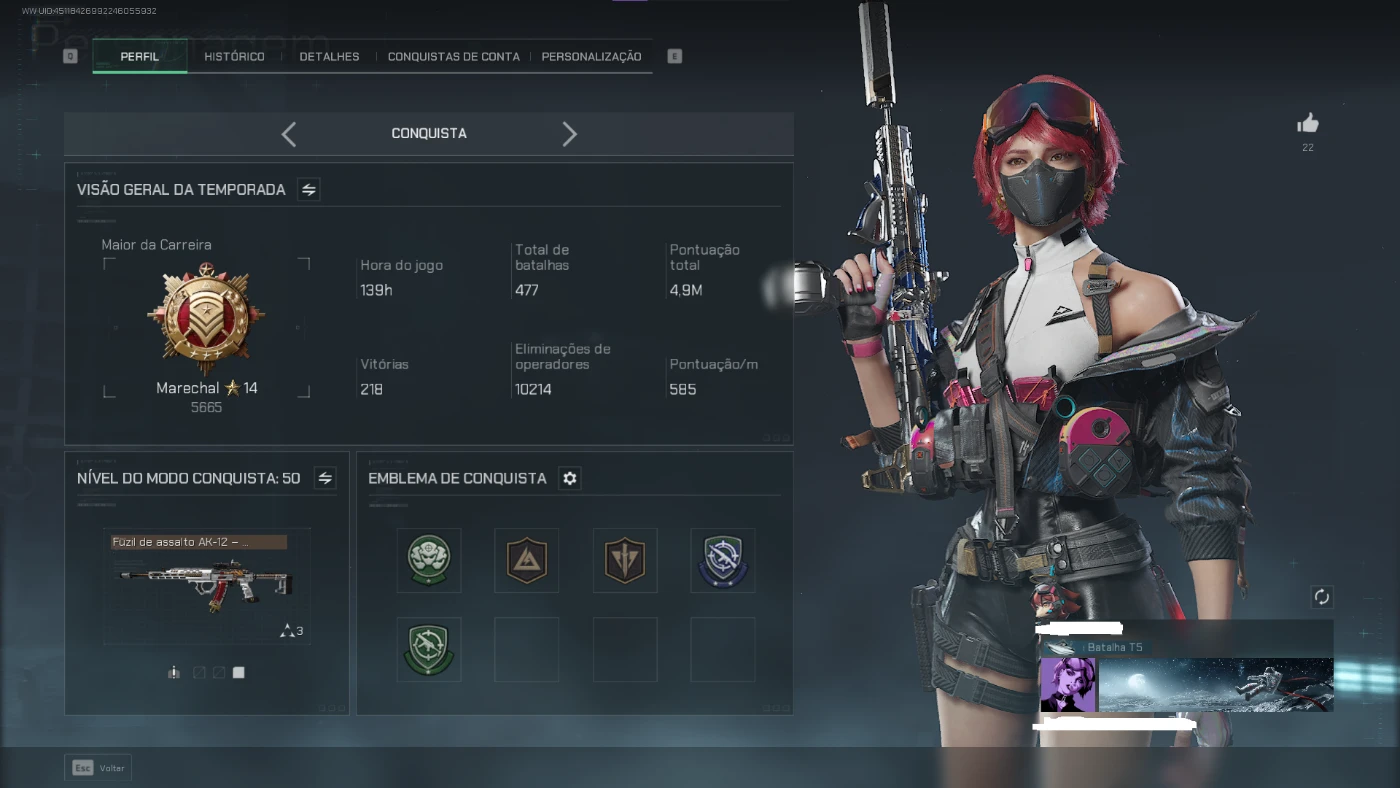Go to the Personalização tab
Image resolution: width=1400 pixels, height=788 pixels.
tap(591, 57)
